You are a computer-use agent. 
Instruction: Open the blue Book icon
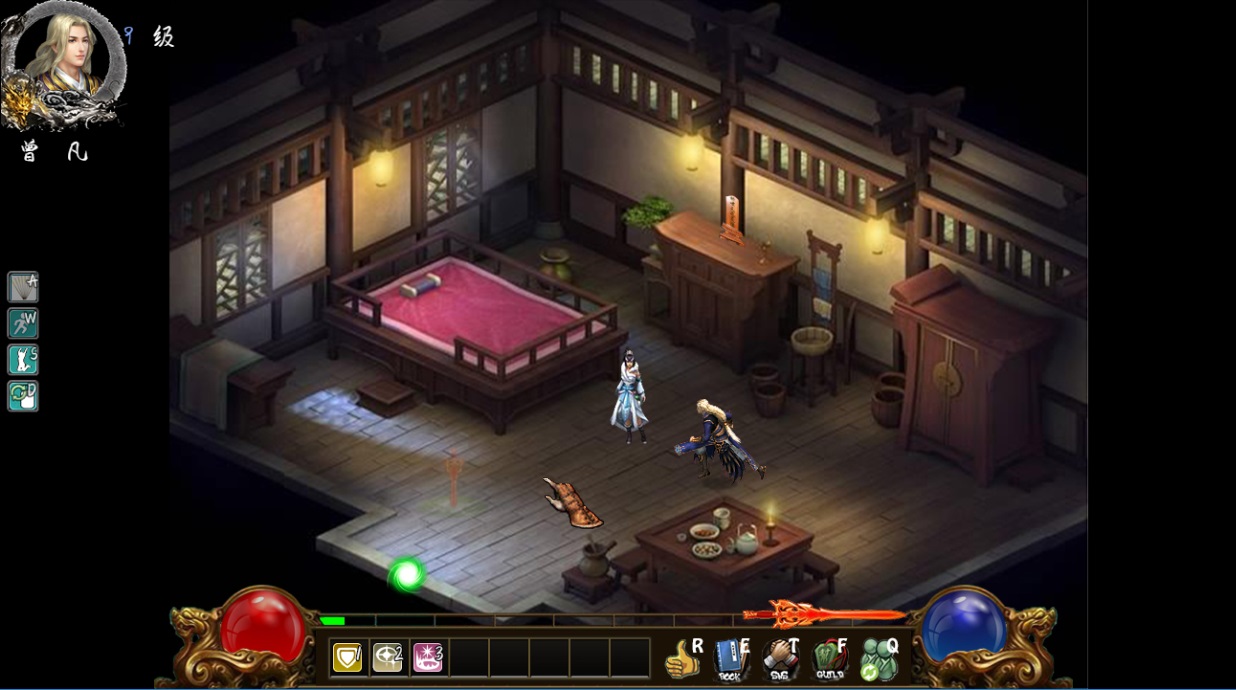point(731,660)
